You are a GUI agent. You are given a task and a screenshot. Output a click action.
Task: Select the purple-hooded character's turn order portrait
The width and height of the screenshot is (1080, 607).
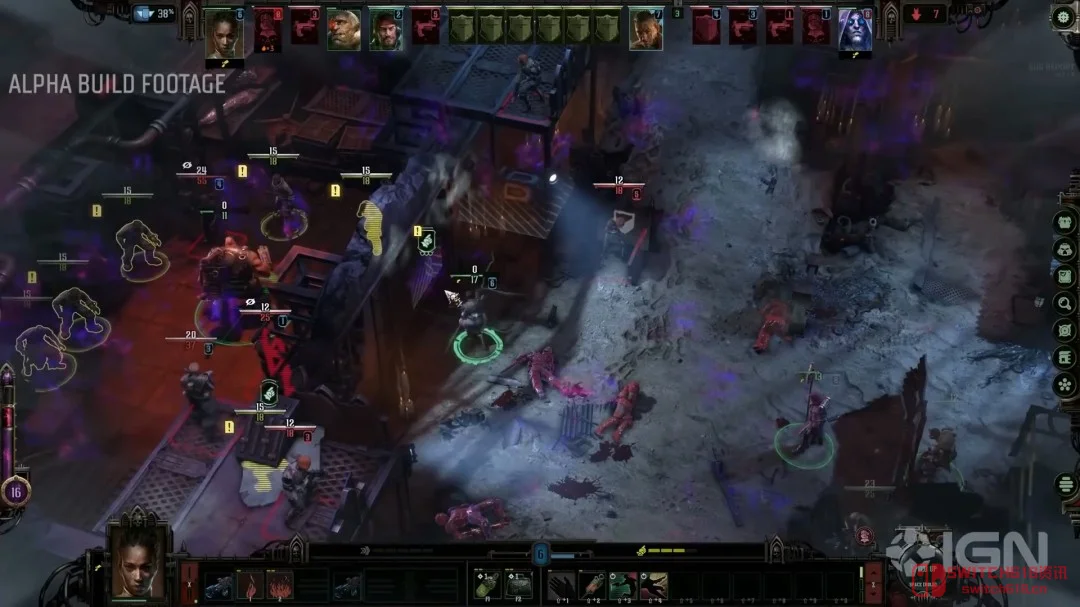click(854, 30)
